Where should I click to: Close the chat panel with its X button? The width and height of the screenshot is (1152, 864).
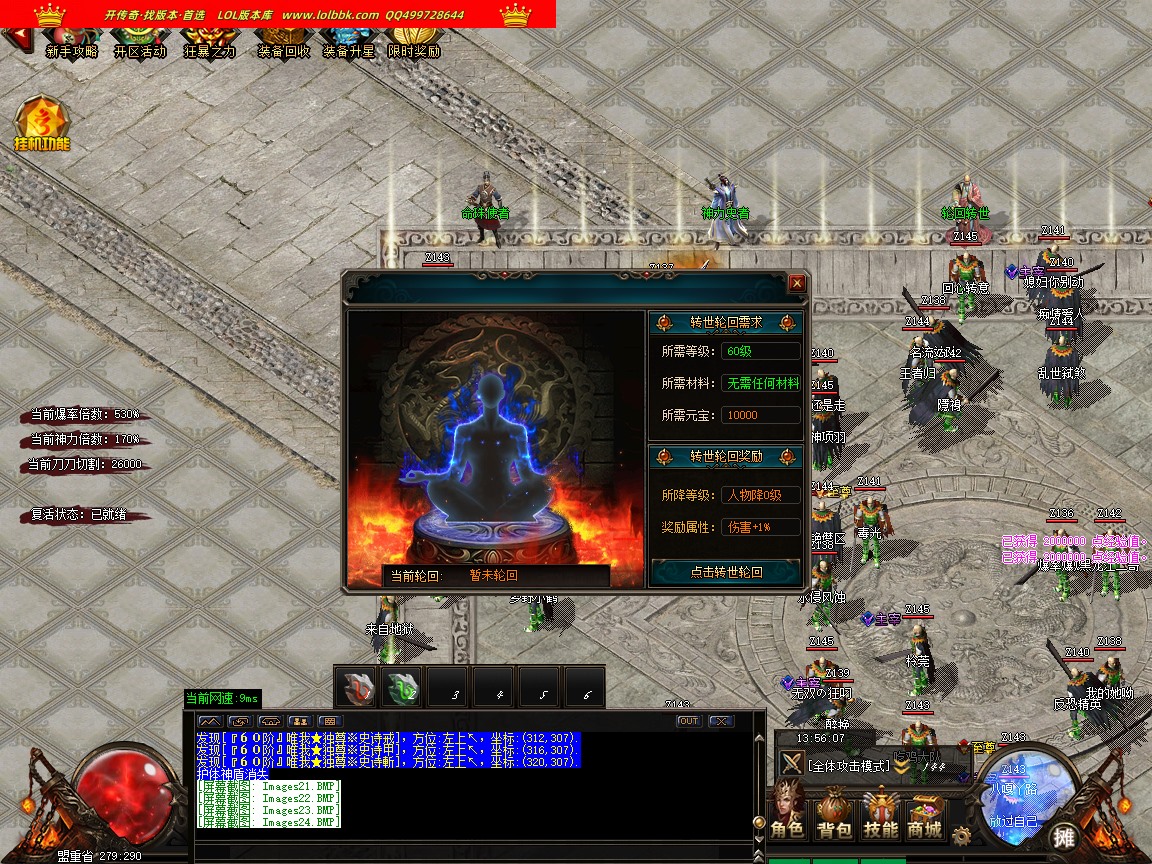click(x=720, y=721)
